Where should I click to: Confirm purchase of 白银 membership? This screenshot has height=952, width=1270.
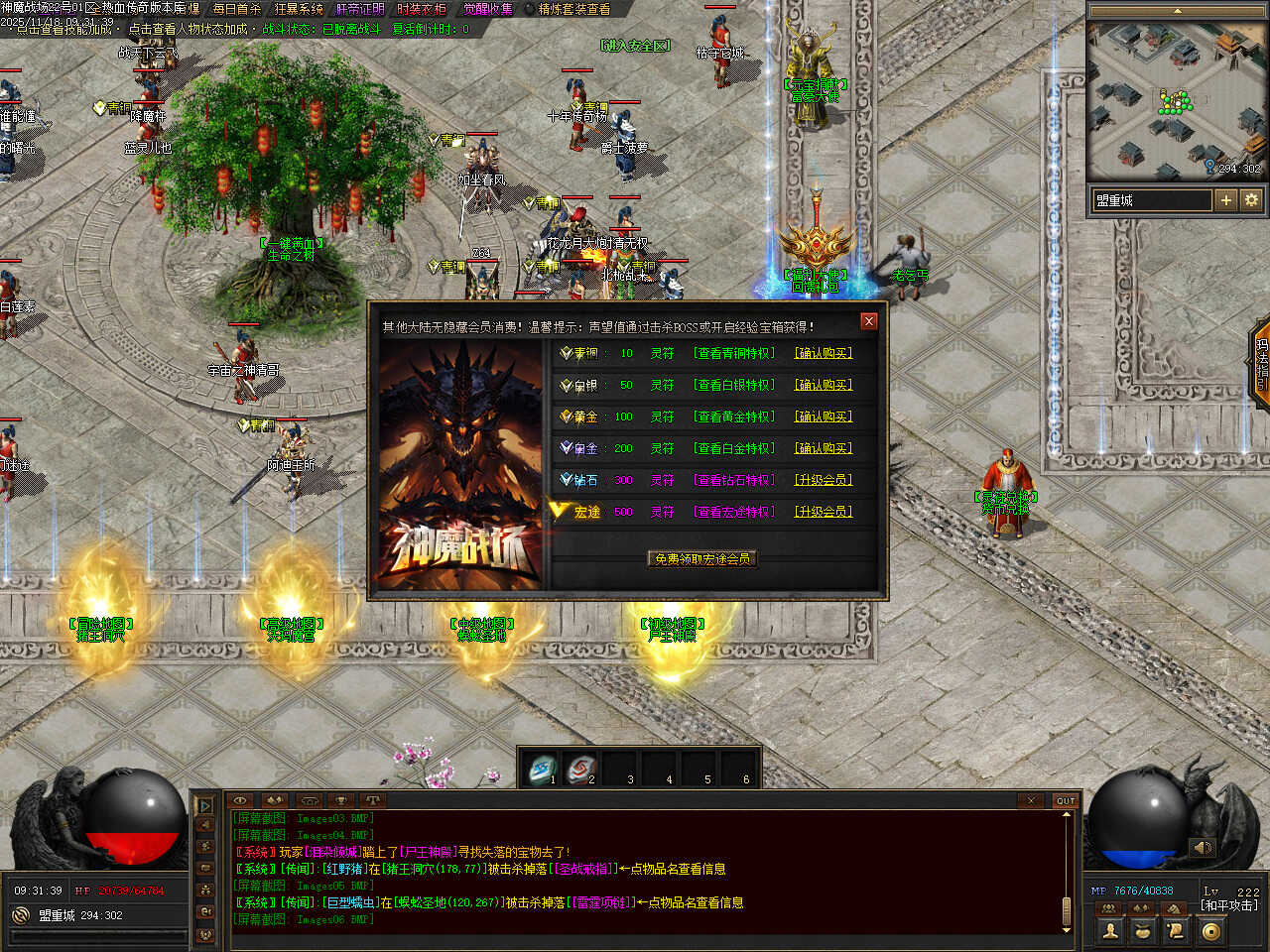823,385
